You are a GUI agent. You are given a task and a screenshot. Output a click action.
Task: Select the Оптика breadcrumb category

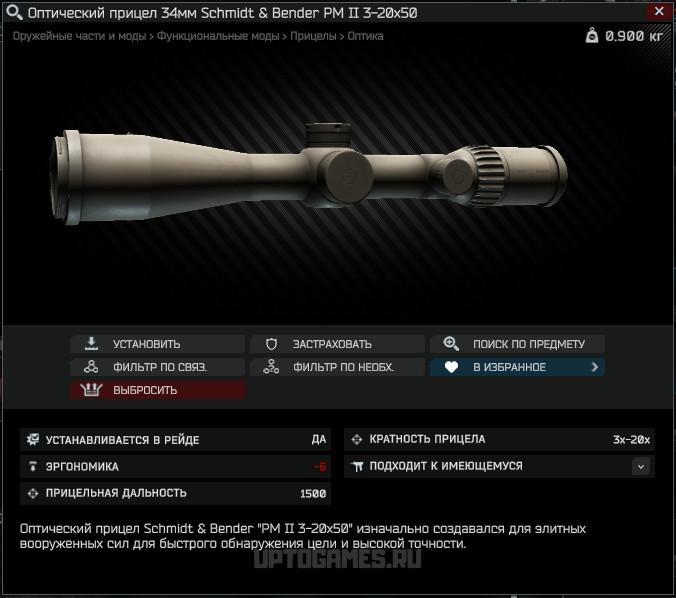[364, 36]
